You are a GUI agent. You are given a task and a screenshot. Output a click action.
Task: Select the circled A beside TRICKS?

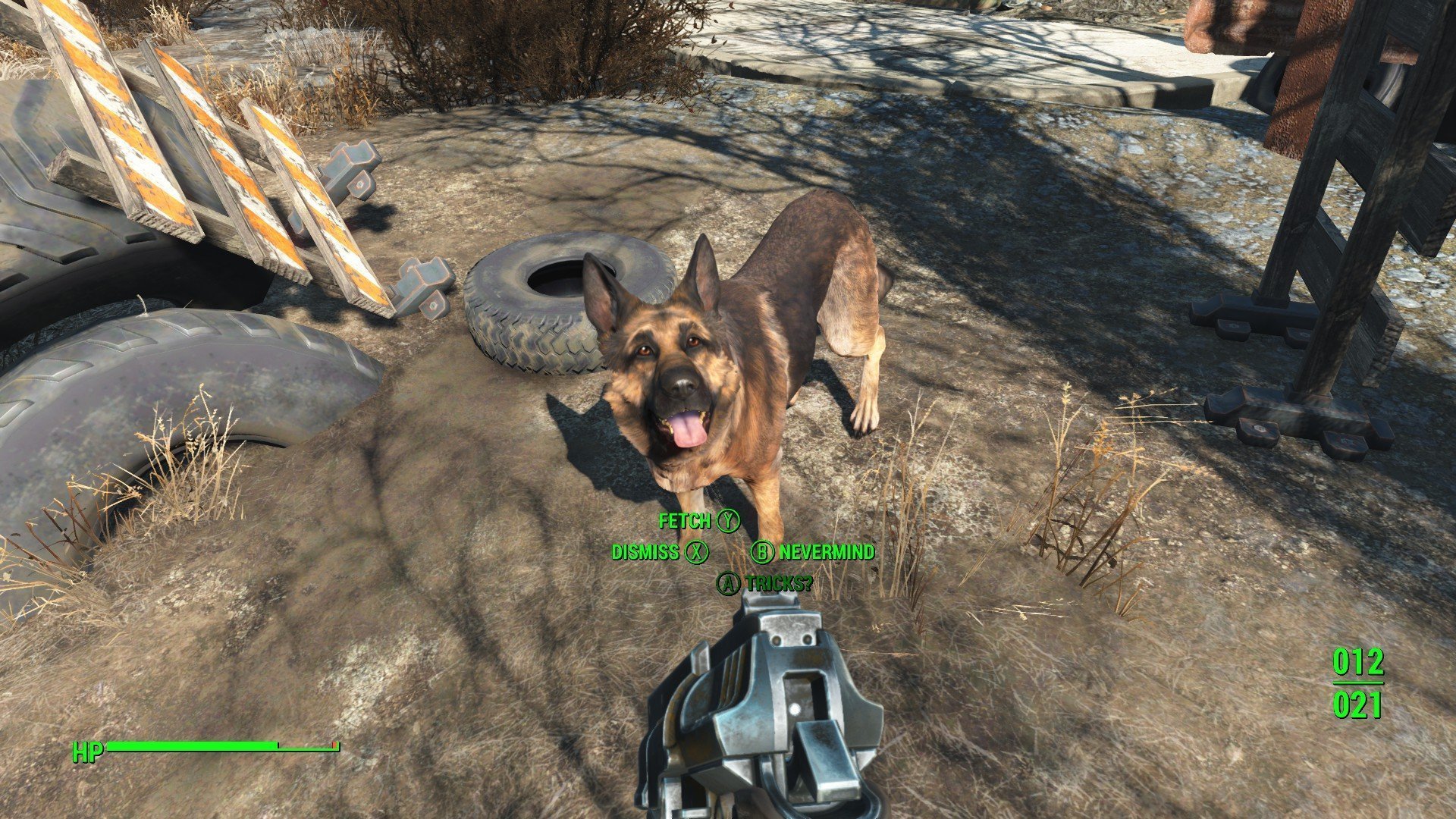[730, 583]
